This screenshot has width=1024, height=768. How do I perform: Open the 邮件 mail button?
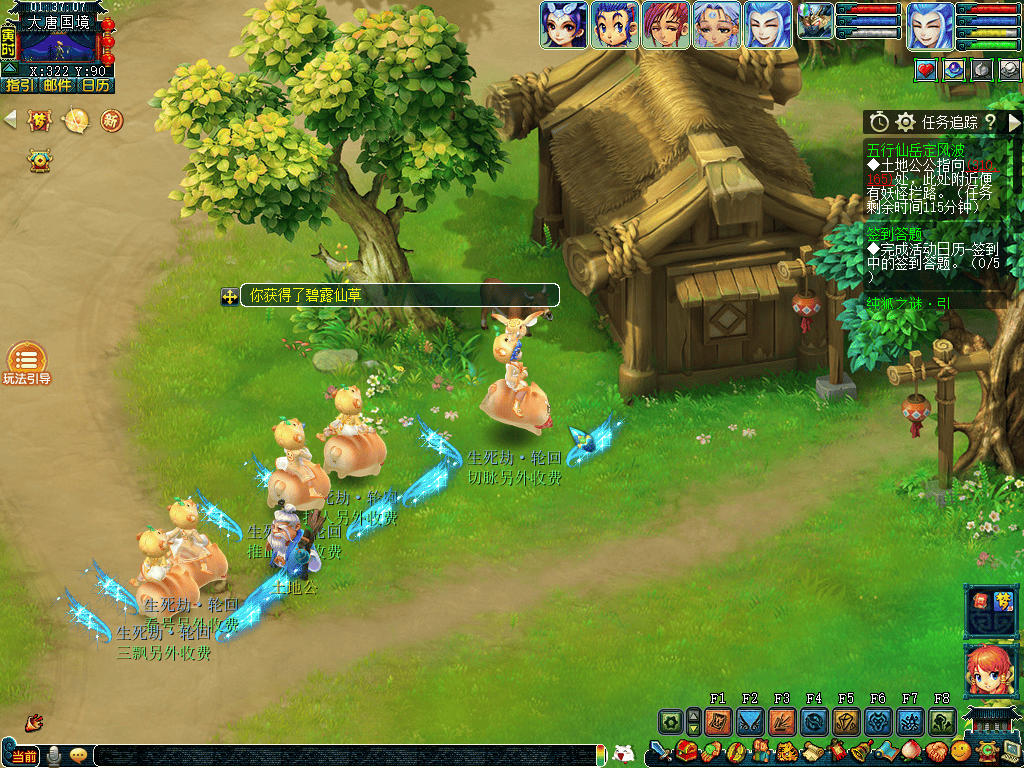coord(57,86)
